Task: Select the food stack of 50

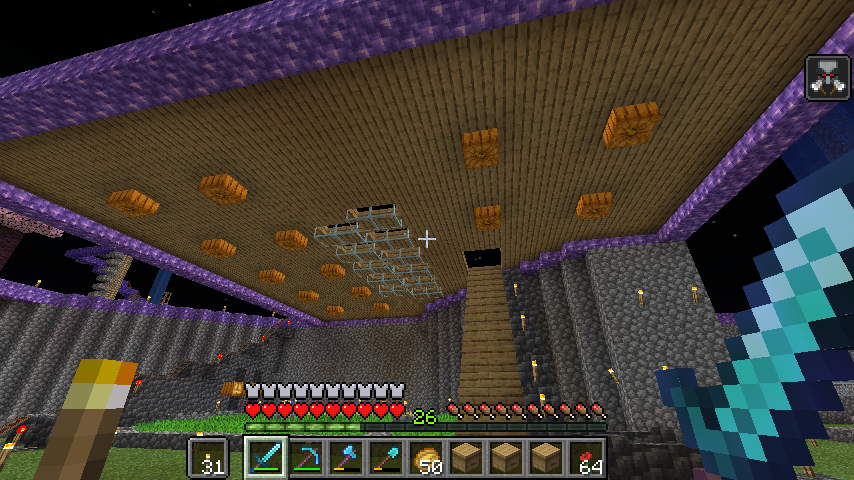Action: click(x=426, y=457)
